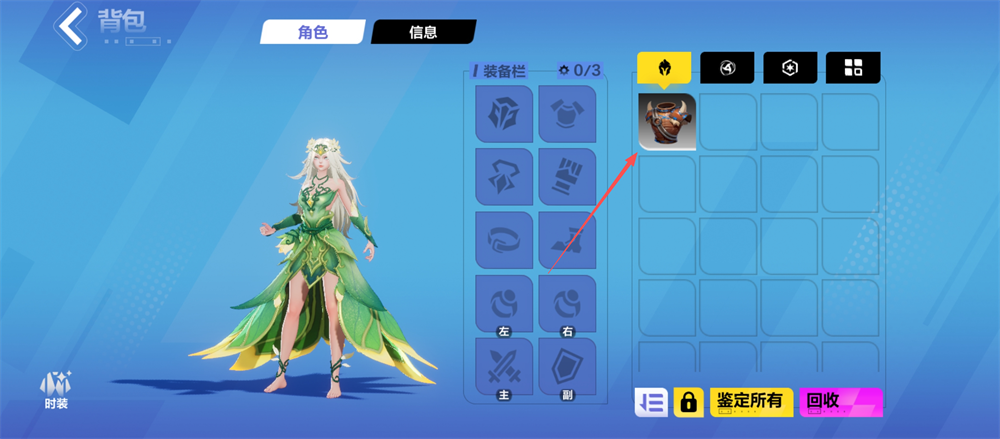
Task: Open the 时装 fashion menu
Action: (x=55, y=390)
